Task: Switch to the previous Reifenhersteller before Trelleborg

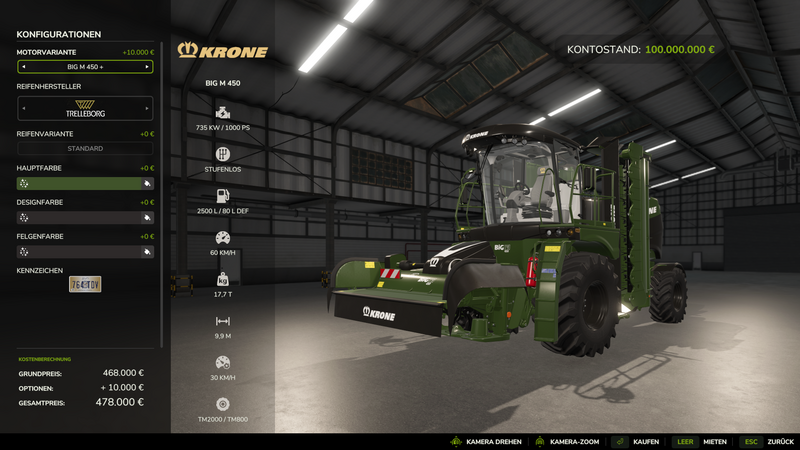Action: coord(23,108)
